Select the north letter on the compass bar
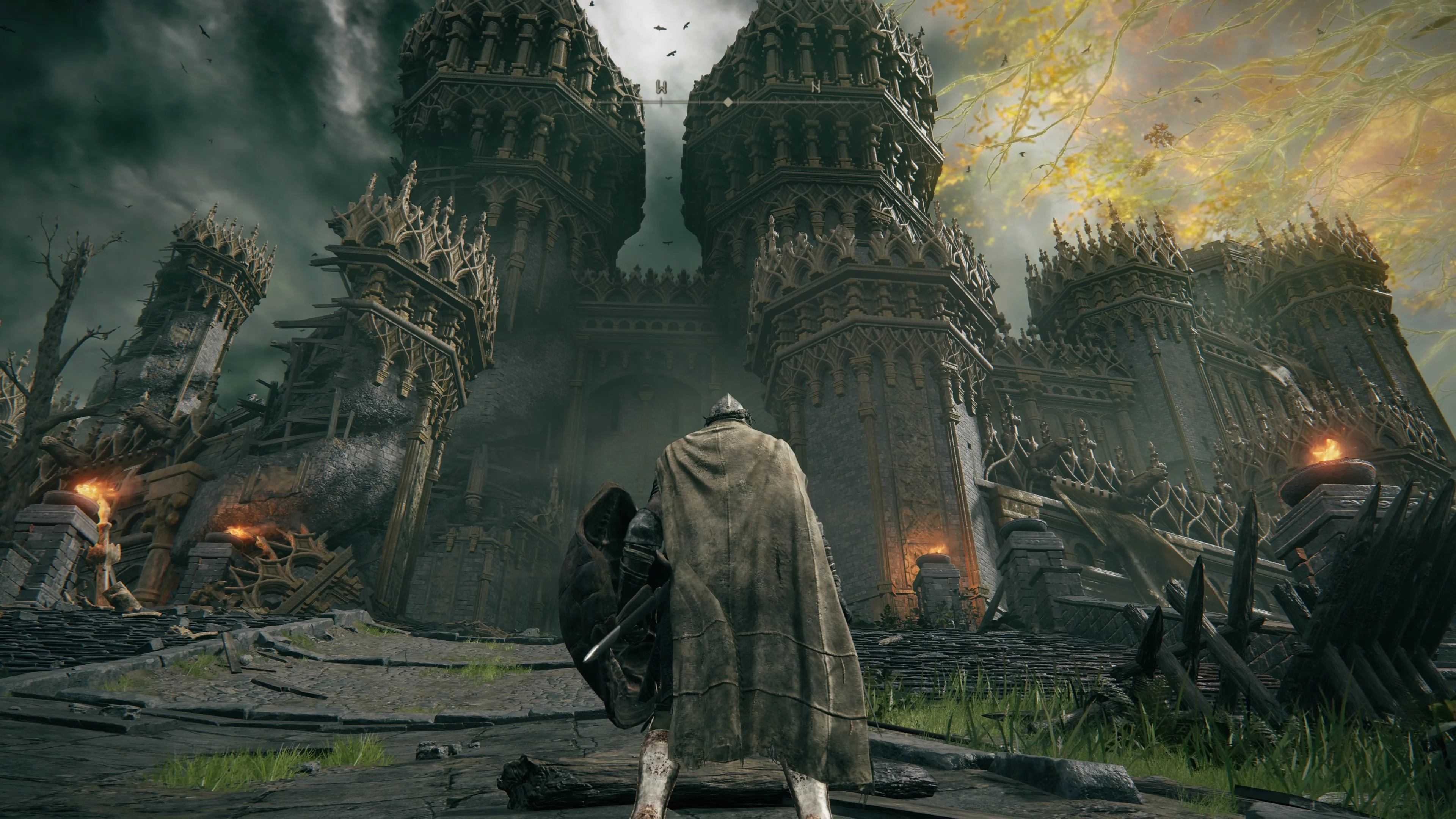 [816, 87]
